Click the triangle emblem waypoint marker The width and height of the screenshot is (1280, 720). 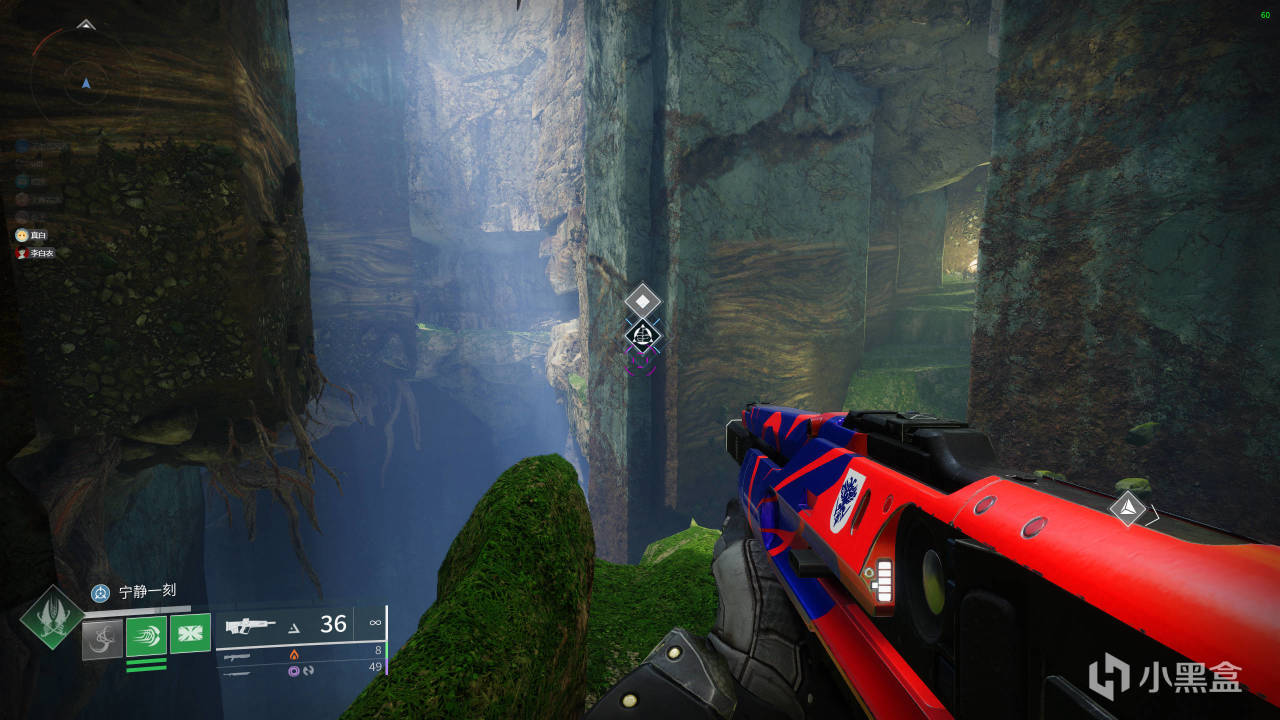coord(642,335)
